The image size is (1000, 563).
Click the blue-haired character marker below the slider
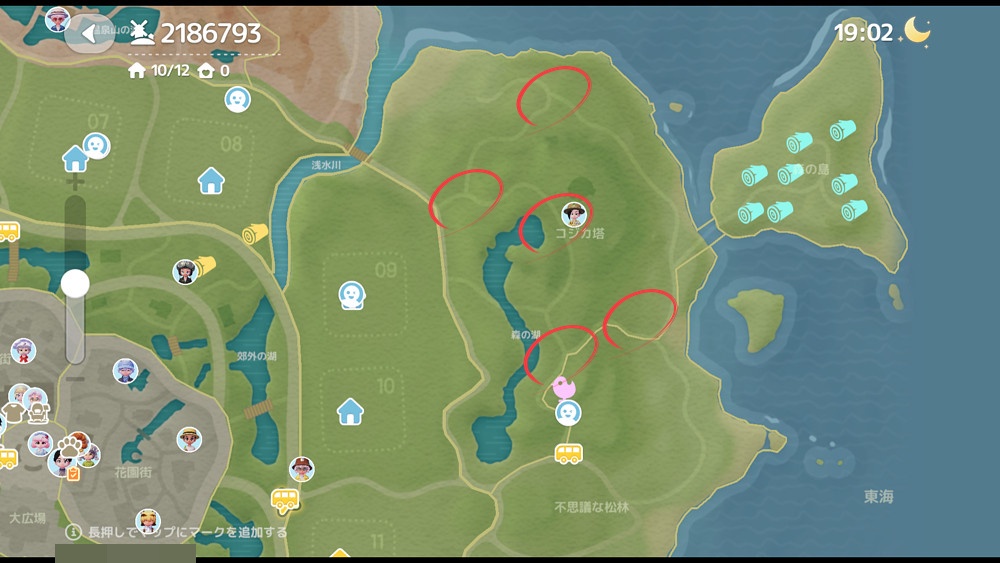125,371
